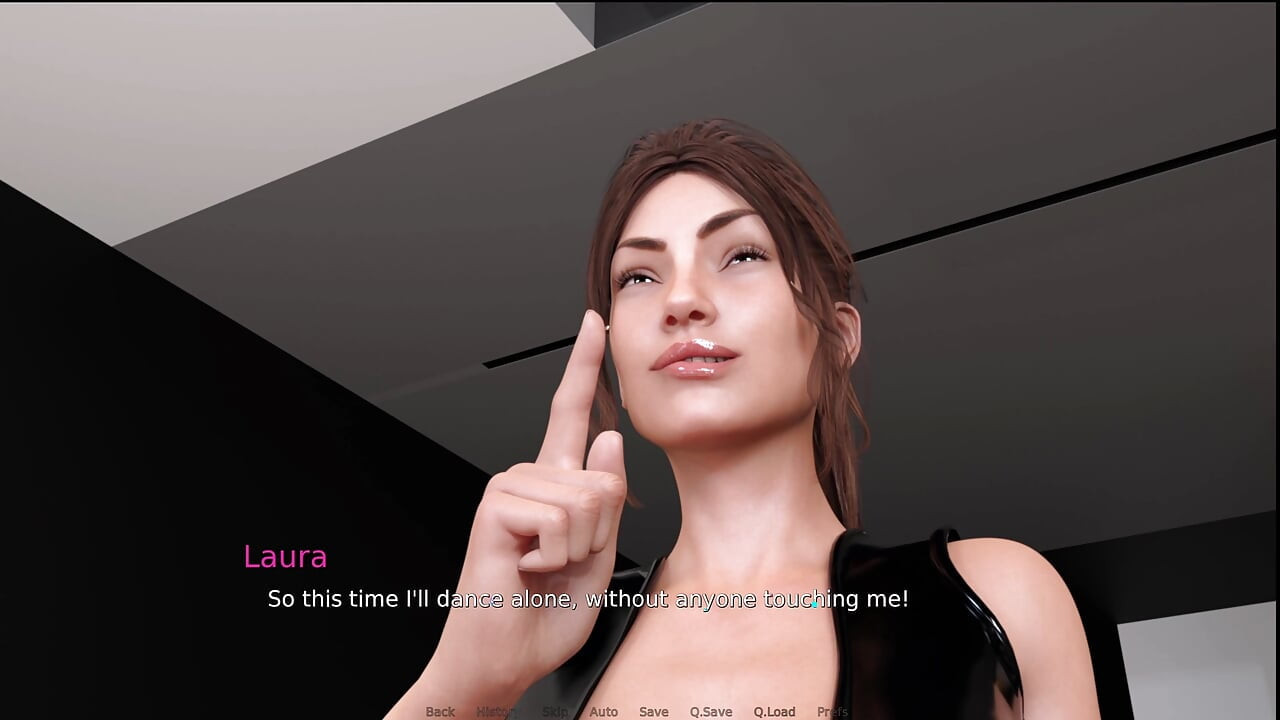Viewport: 1280px width, 720px height.
Task: Select Skip from the quick menu
Action: point(556,711)
